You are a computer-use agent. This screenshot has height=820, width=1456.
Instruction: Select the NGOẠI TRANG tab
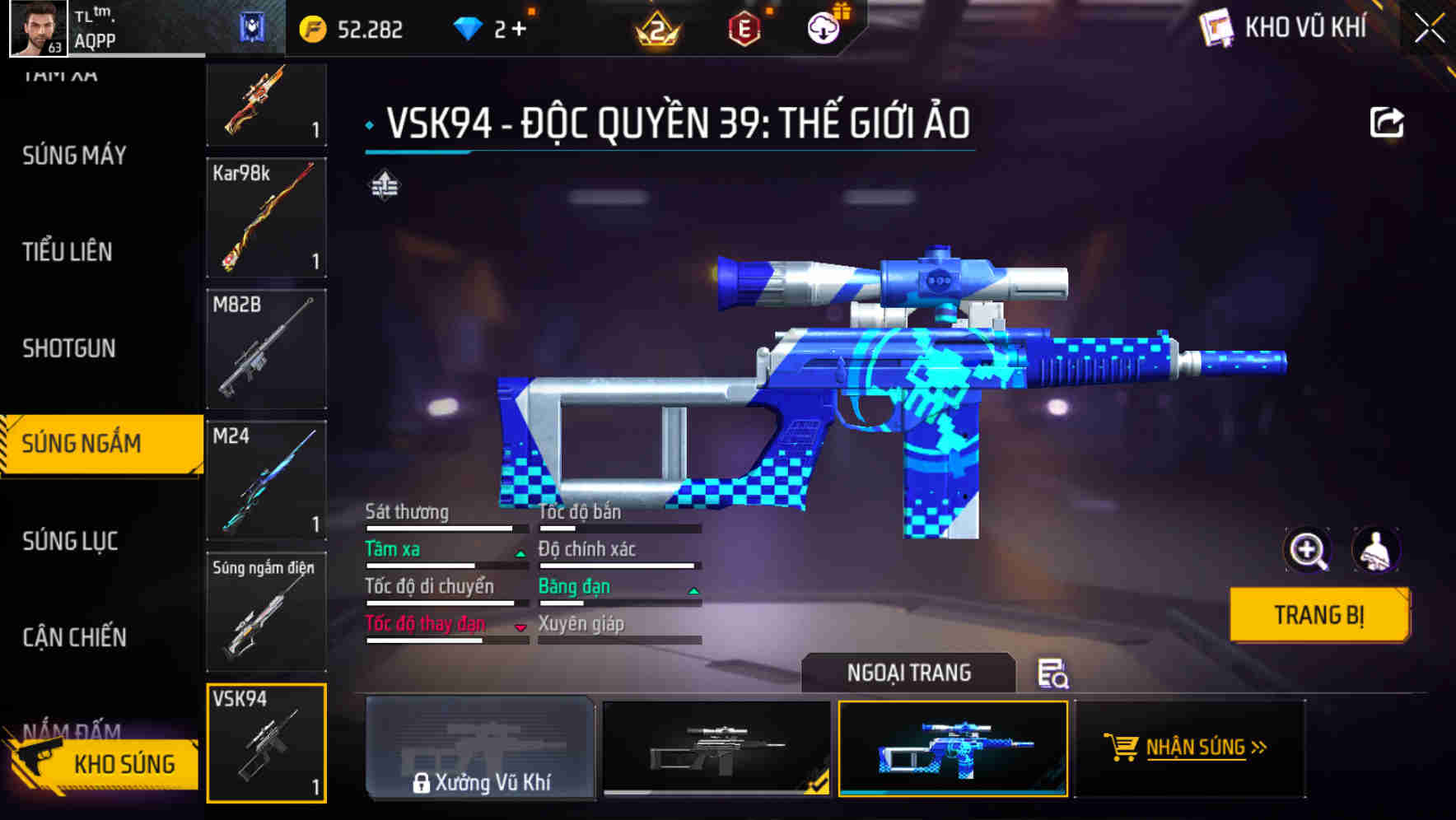(x=908, y=672)
